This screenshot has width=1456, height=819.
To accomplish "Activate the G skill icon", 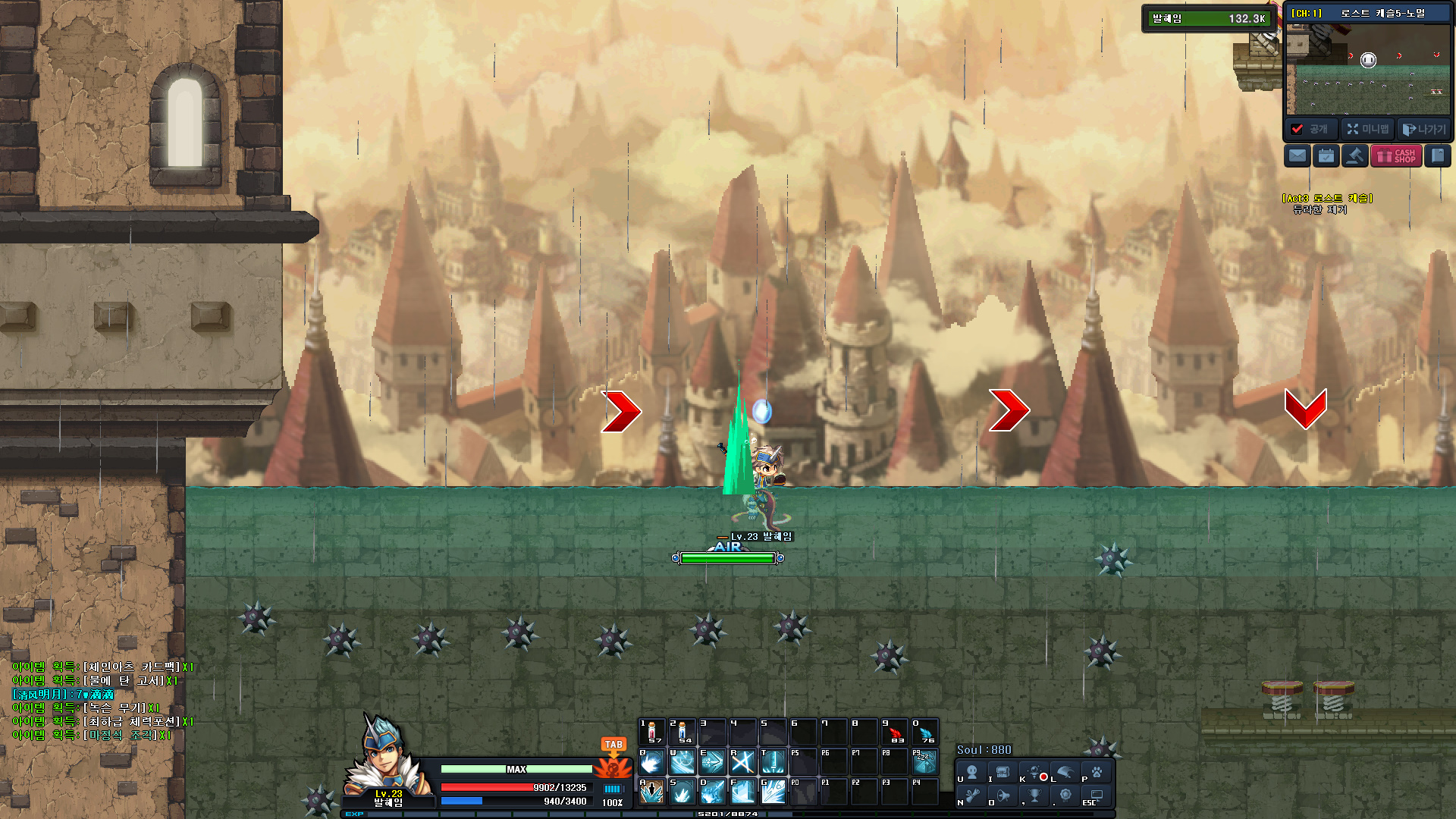I will click(773, 792).
